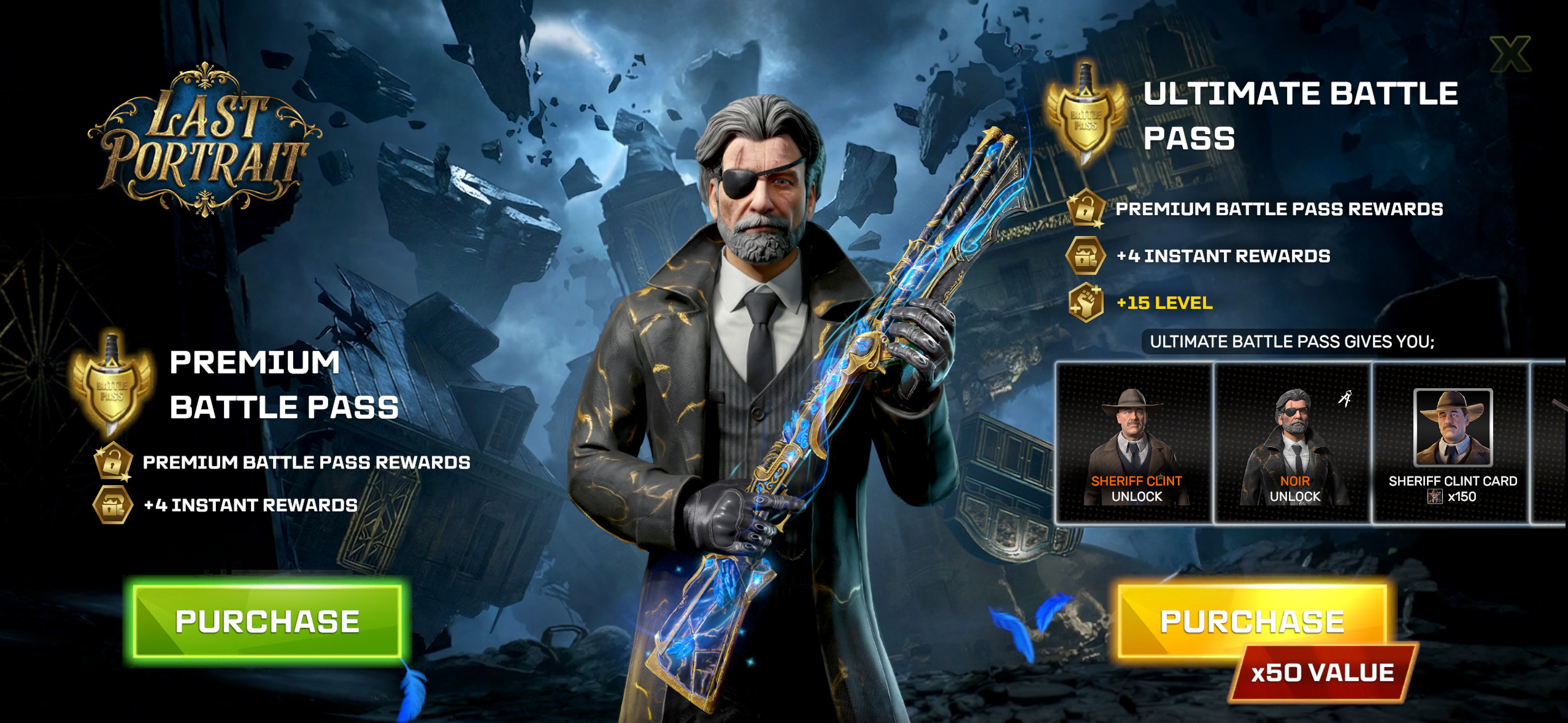
Task: Close the battle pass offer screen
Action: click(x=1510, y=54)
